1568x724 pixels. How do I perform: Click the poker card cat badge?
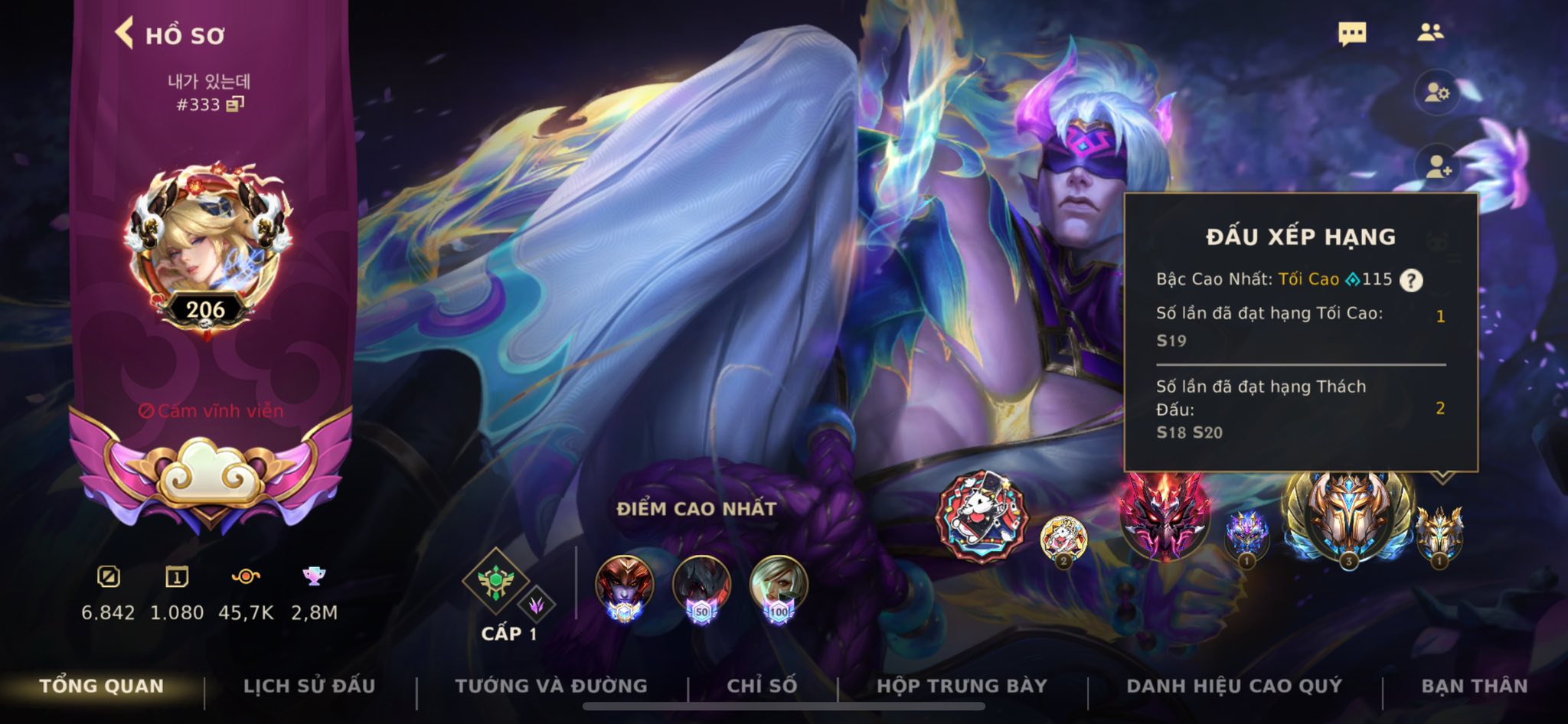click(x=981, y=517)
